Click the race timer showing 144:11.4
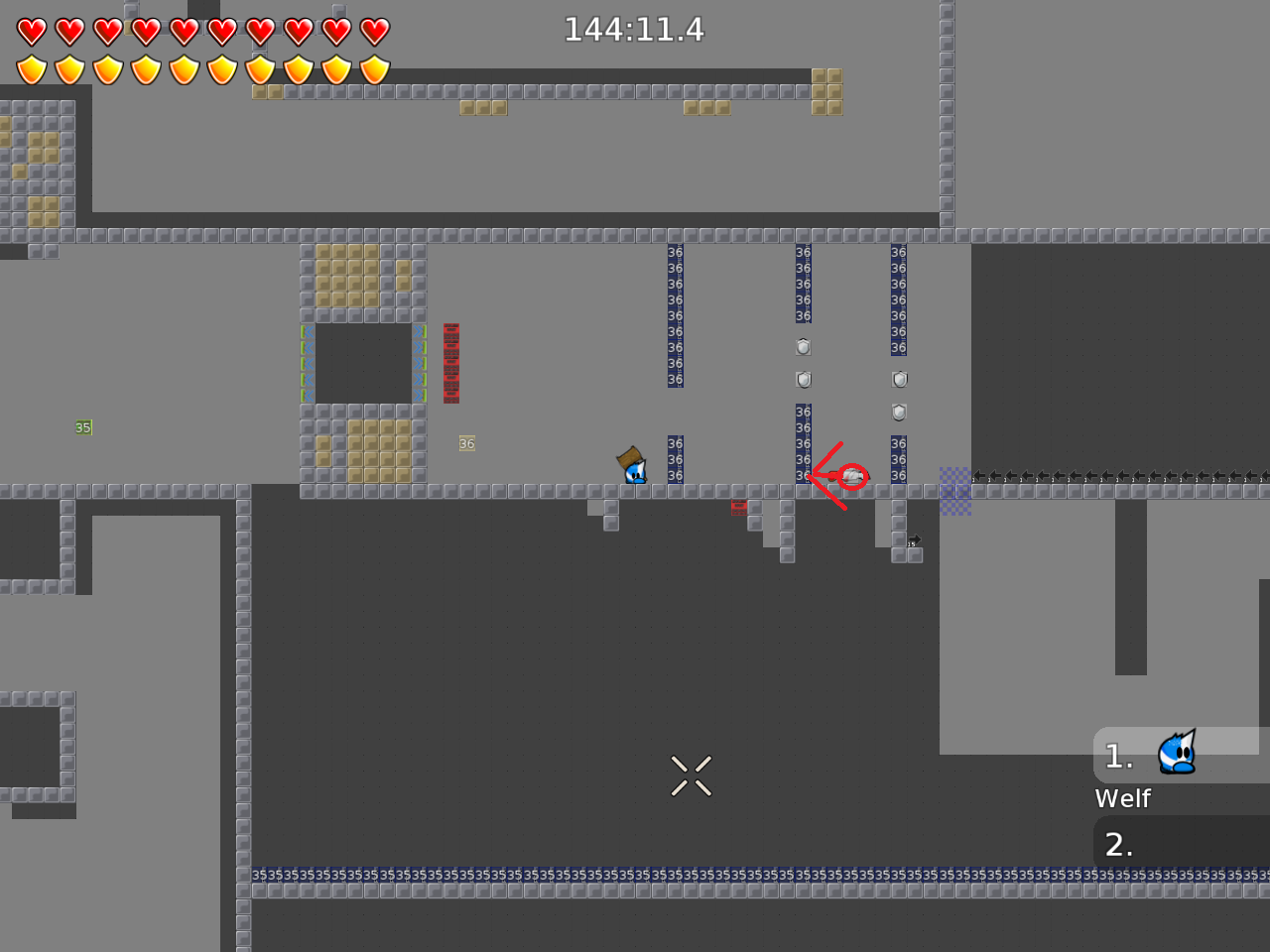This screenshot has width=1270, height=952. pyautogui.click(x=634, y=30)
